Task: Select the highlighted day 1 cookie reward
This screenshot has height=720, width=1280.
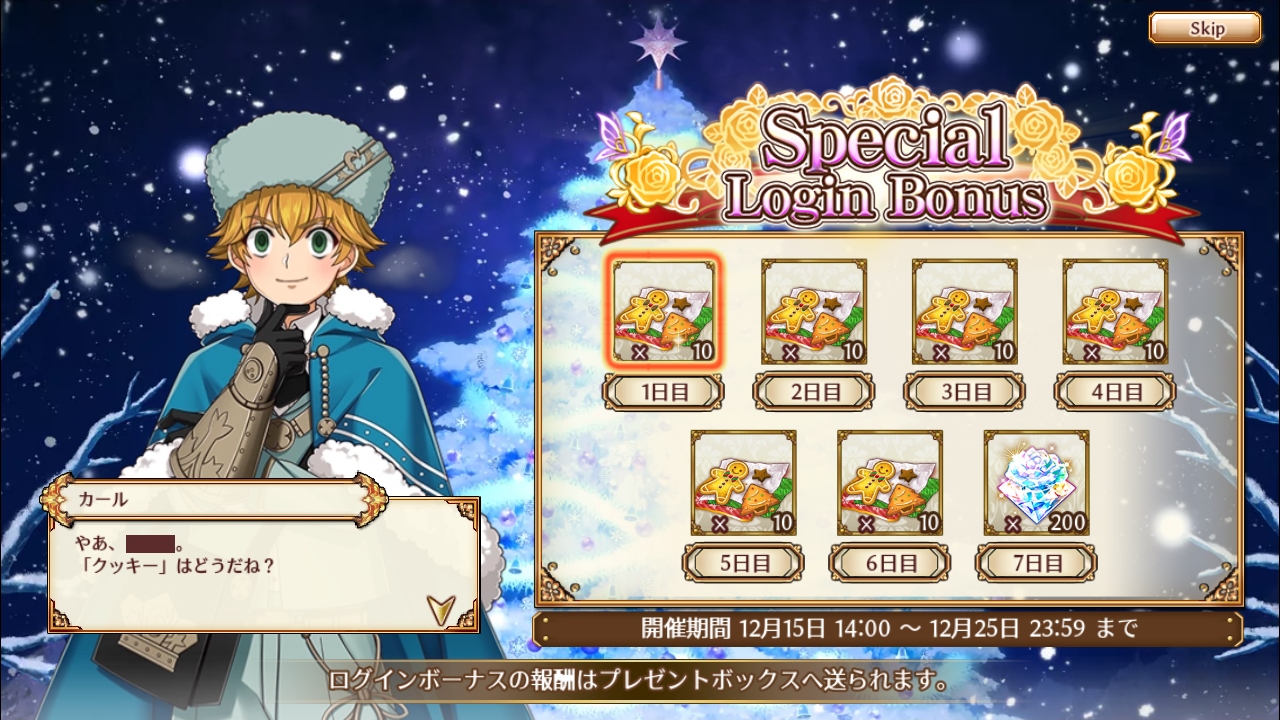Action: (664, 312)
